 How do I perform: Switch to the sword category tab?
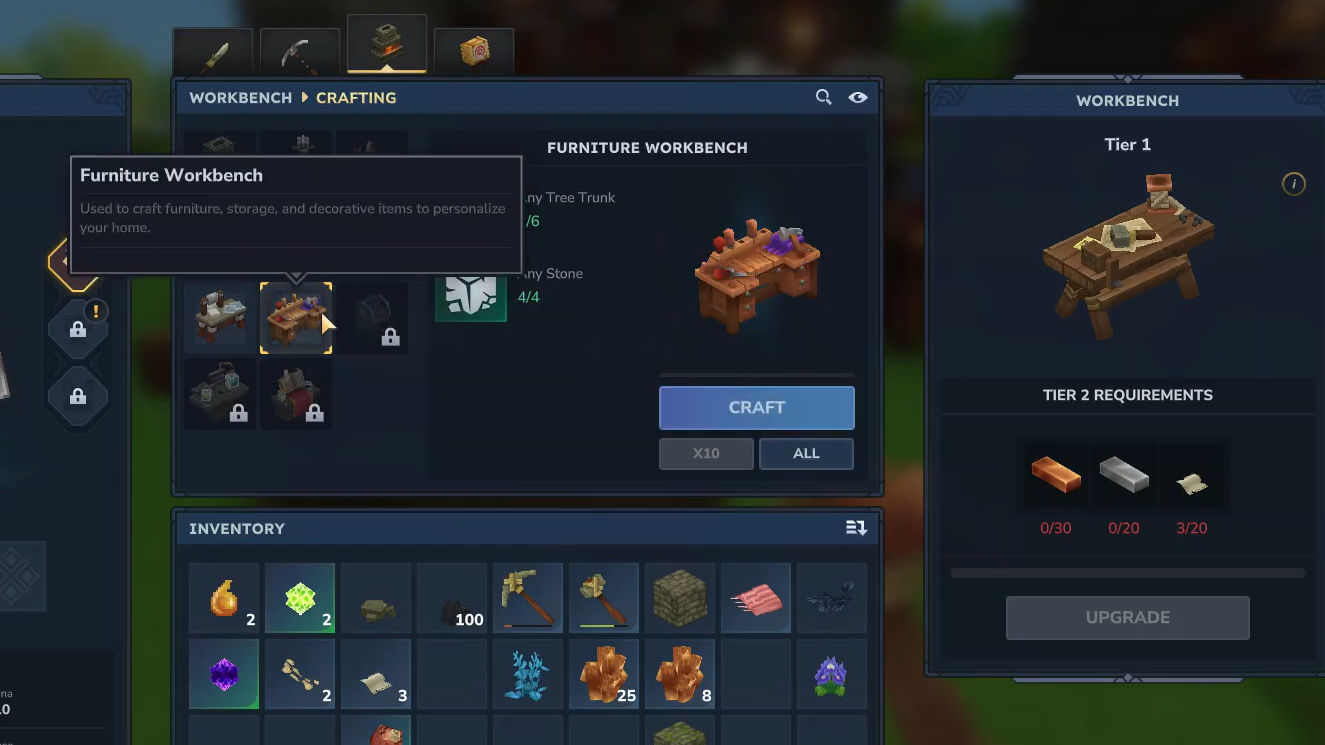point(213,54)
